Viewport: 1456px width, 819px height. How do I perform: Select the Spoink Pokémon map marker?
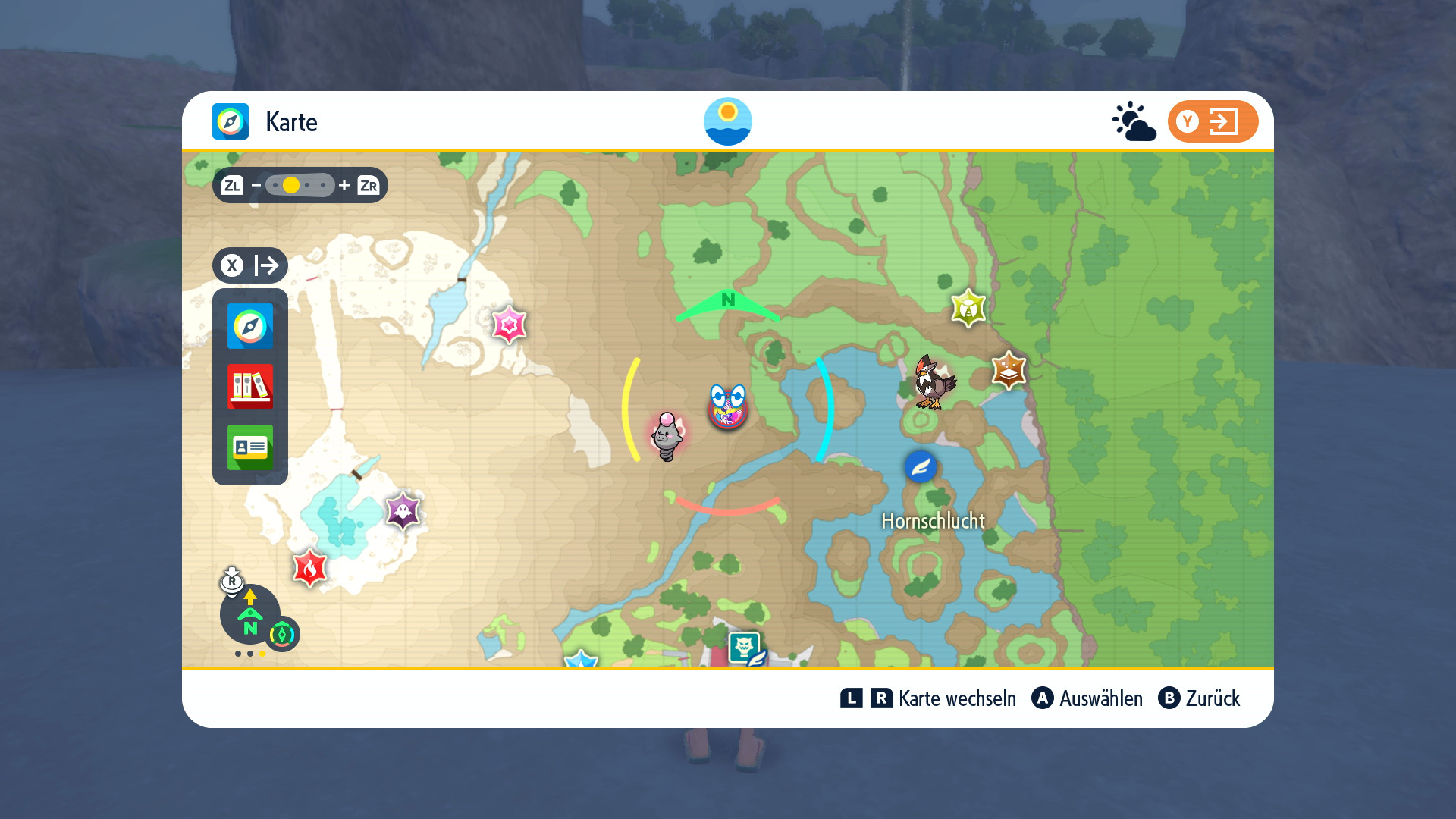click(667, 436)
